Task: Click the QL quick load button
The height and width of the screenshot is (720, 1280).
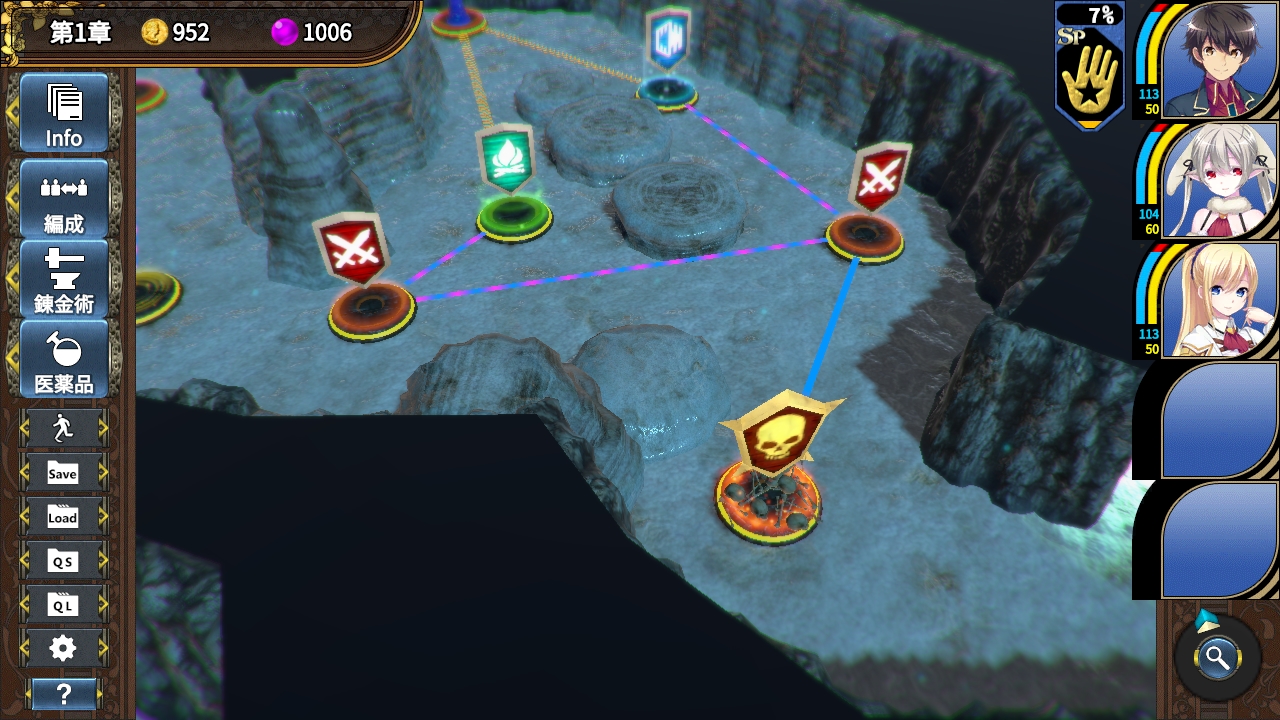Action: (63, 605)
